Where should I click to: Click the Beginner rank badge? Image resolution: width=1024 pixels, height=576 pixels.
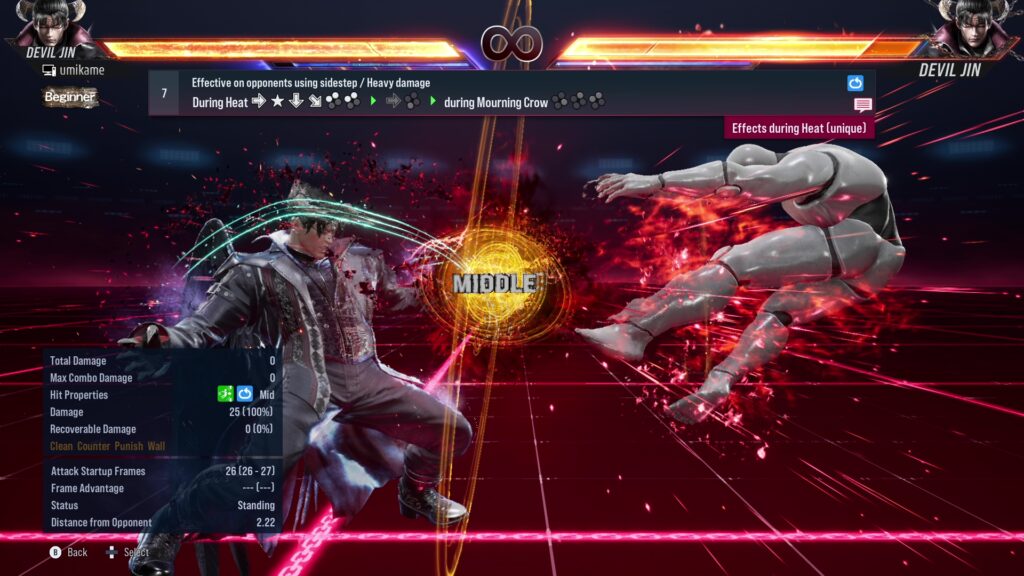pos(70,97)
